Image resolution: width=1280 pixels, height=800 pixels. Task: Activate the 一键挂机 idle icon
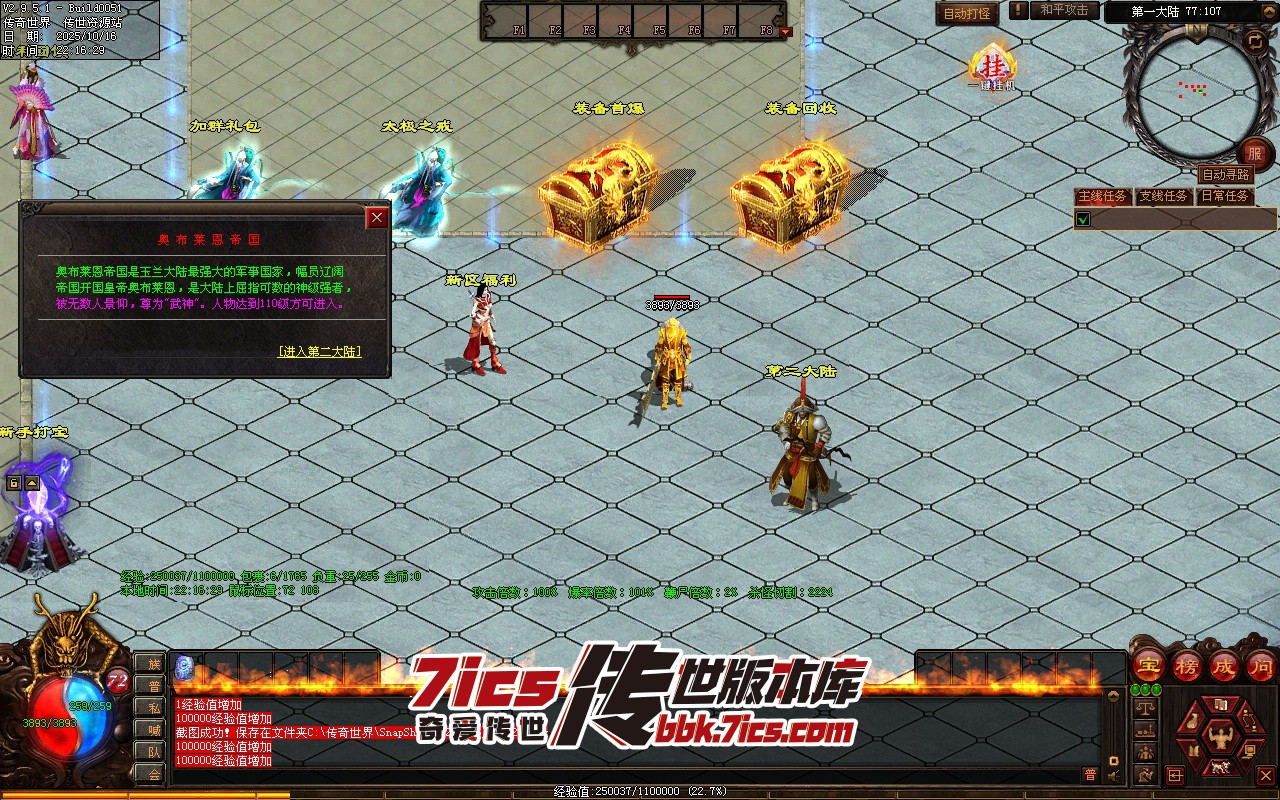coord(993,67)
